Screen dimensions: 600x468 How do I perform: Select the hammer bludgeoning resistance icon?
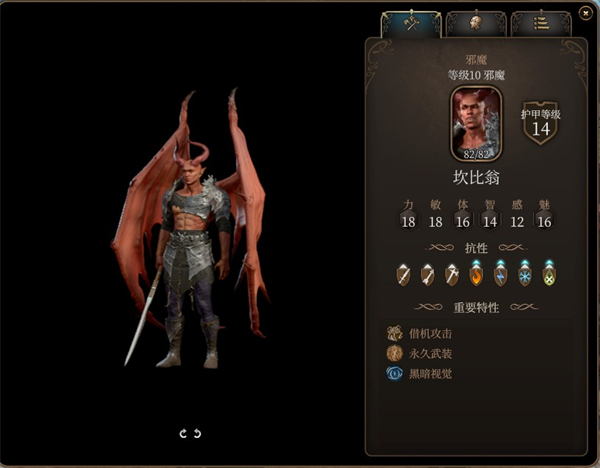tap(451, 273)
